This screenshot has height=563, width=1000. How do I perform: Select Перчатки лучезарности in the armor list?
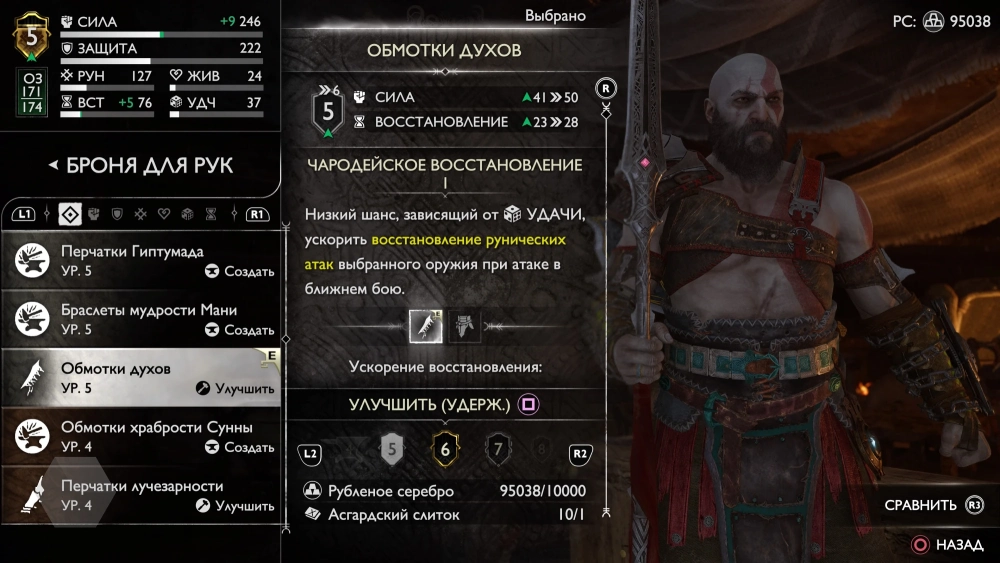[x=140, y=495]
